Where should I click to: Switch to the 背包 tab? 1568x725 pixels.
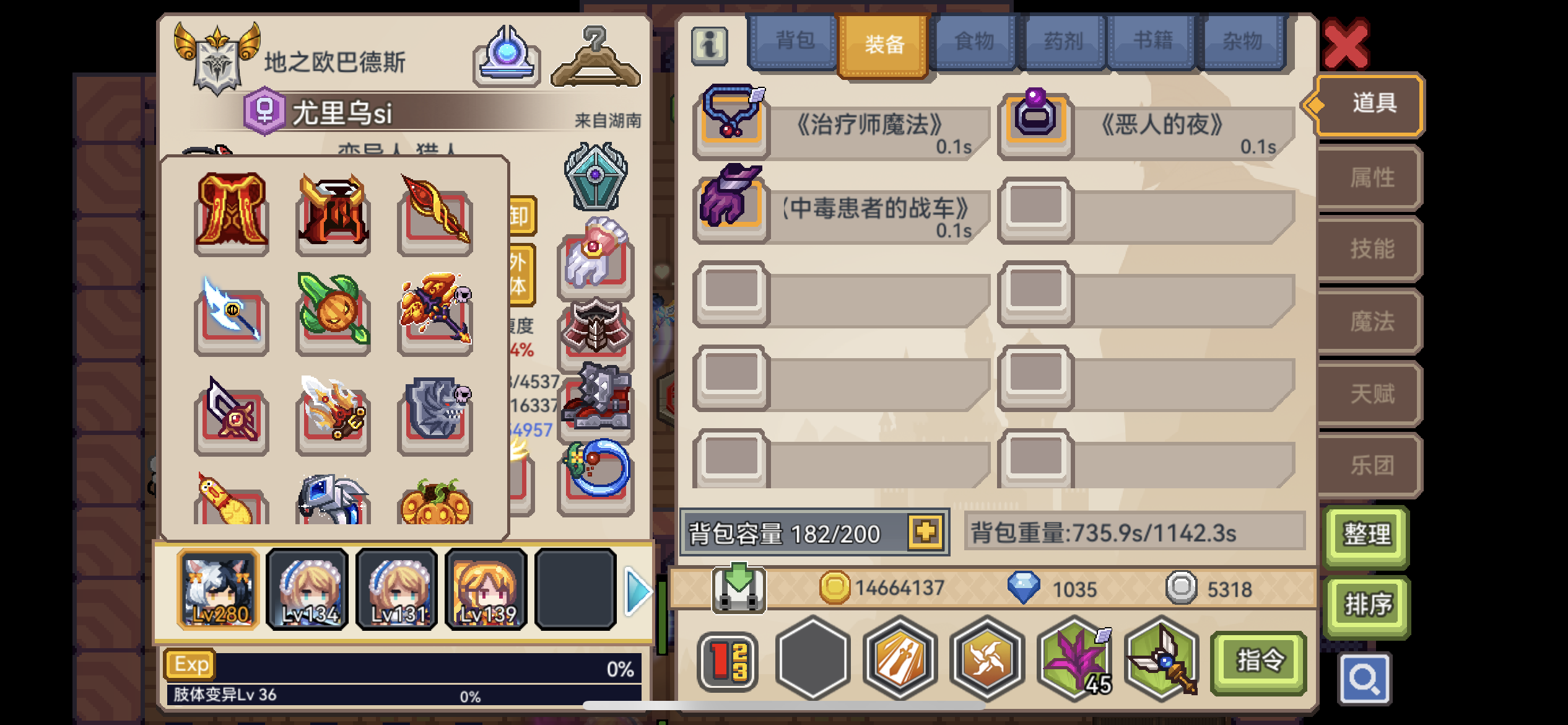(x=795, y=40)
